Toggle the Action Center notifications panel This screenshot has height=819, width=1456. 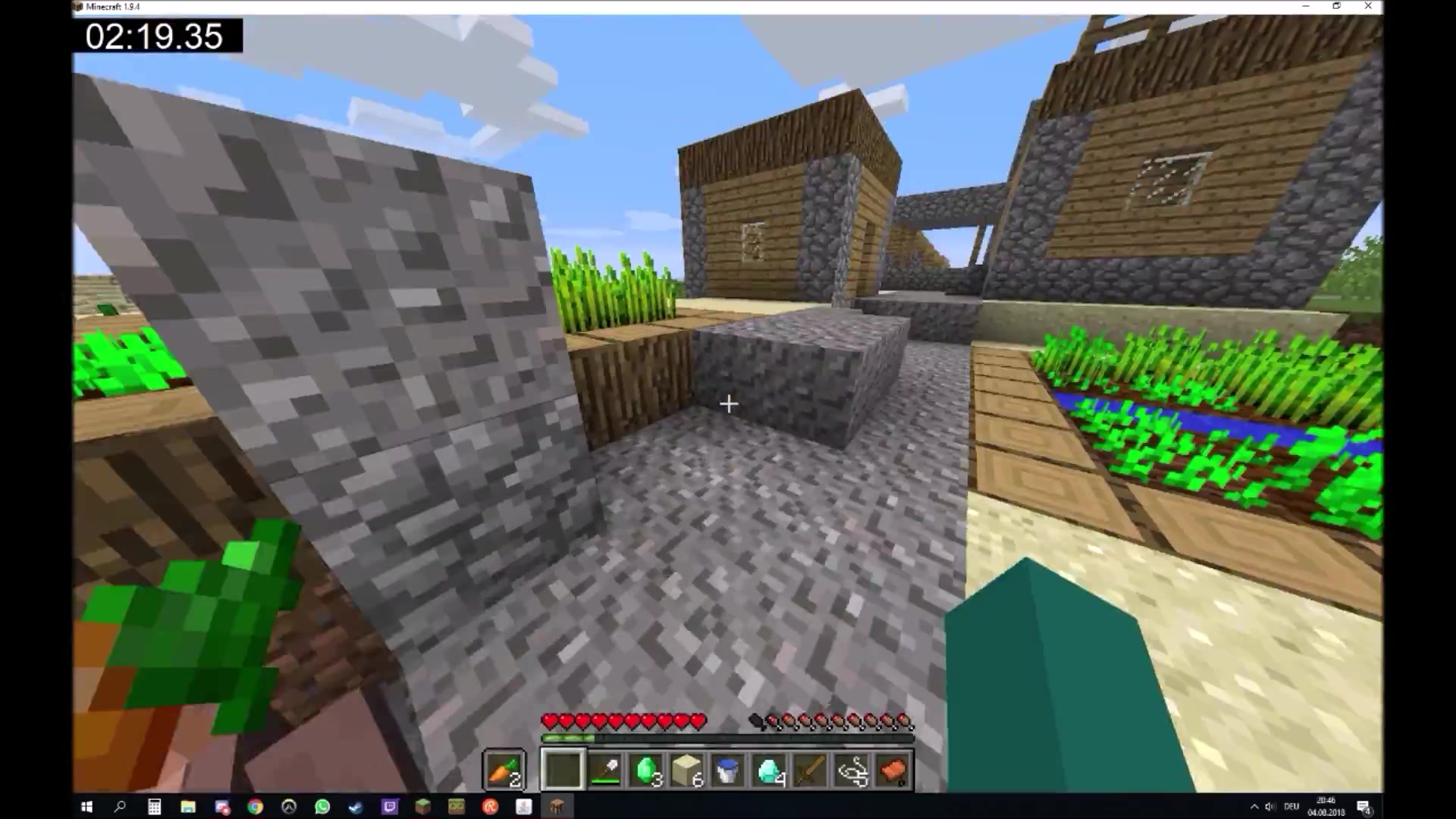[x=1363, y=806]
